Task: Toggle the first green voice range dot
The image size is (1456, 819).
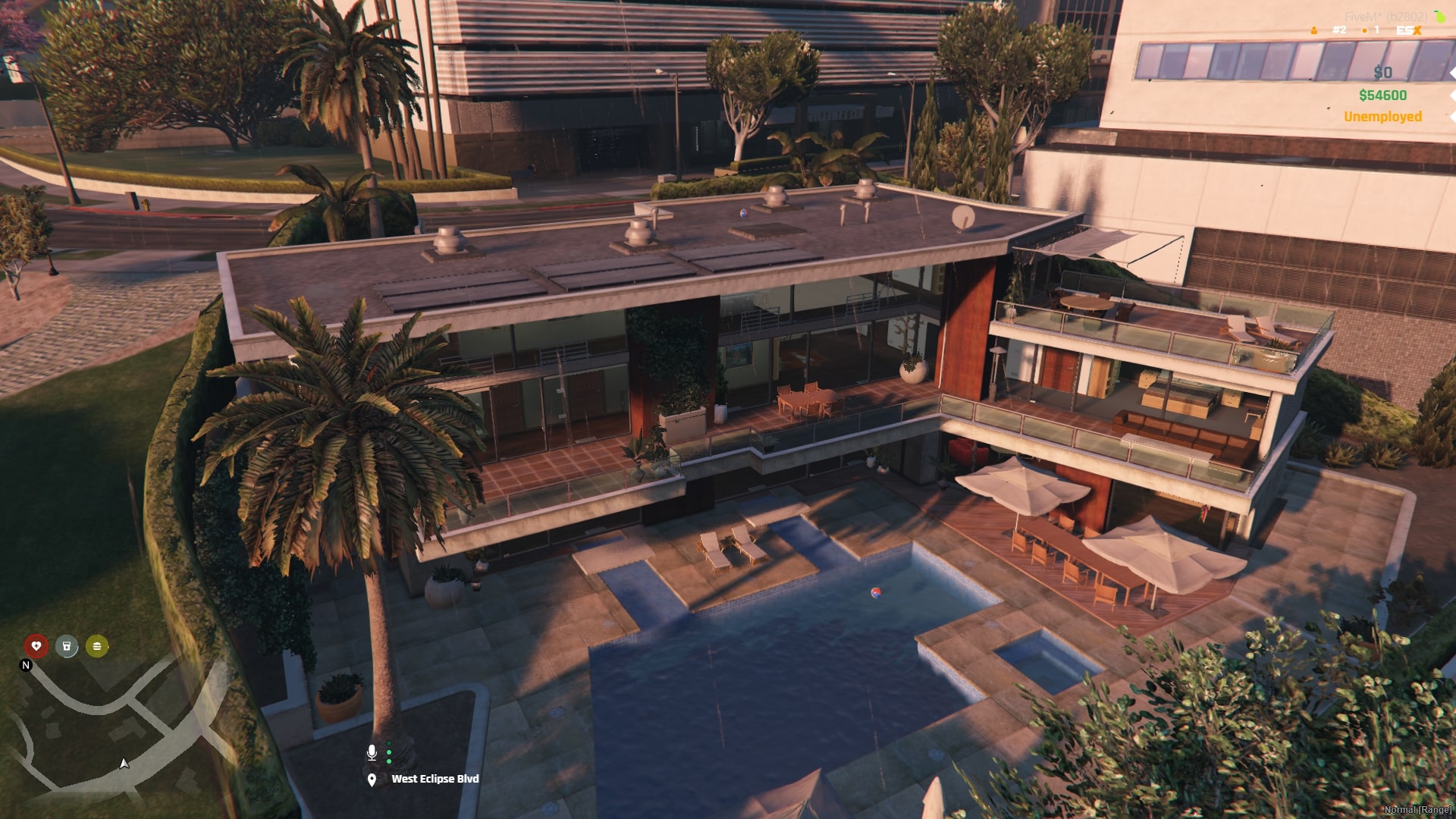Action: [x=389, y=743]
